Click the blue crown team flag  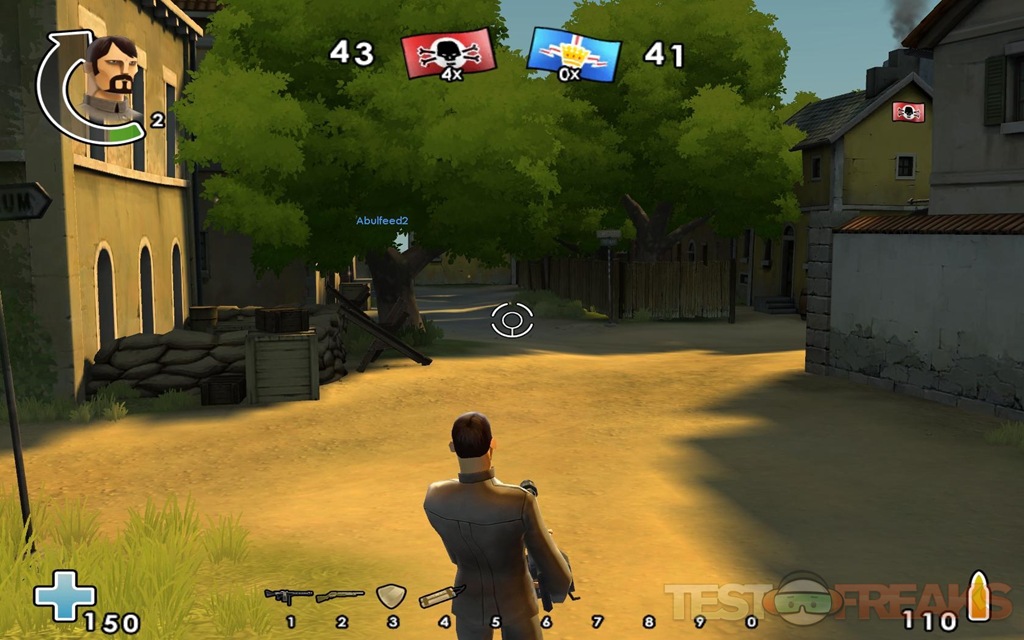[572, 54]
